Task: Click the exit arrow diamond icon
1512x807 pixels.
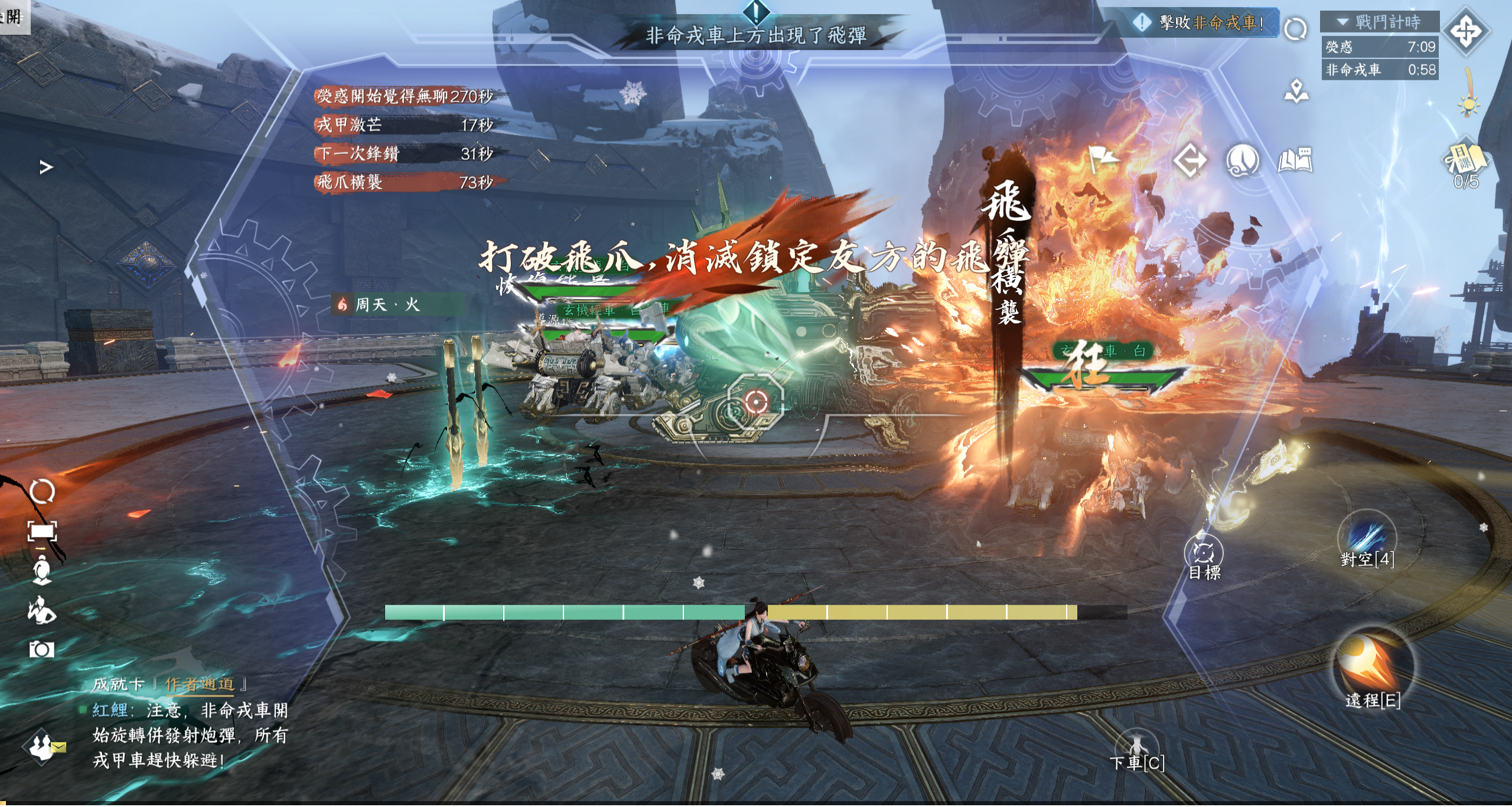Action: click(1190, 160)
